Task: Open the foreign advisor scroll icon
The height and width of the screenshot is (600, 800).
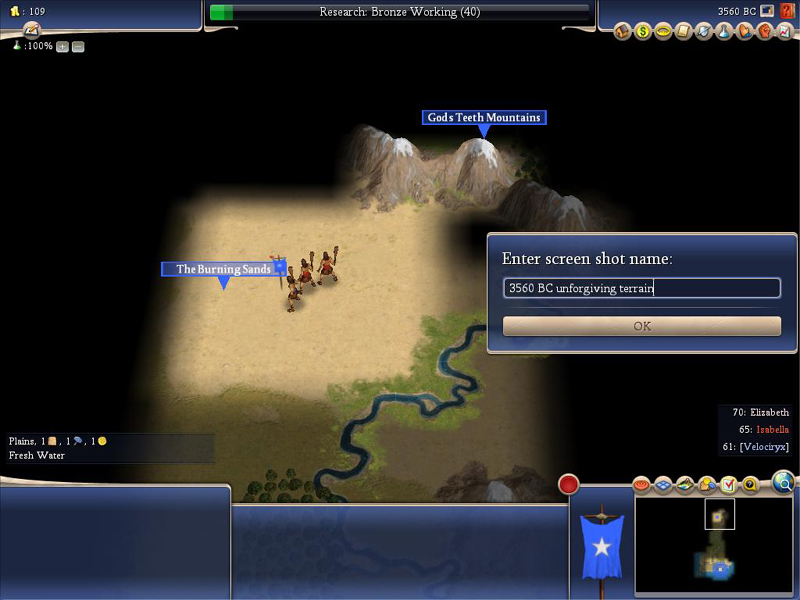Action: pos(684,32)
